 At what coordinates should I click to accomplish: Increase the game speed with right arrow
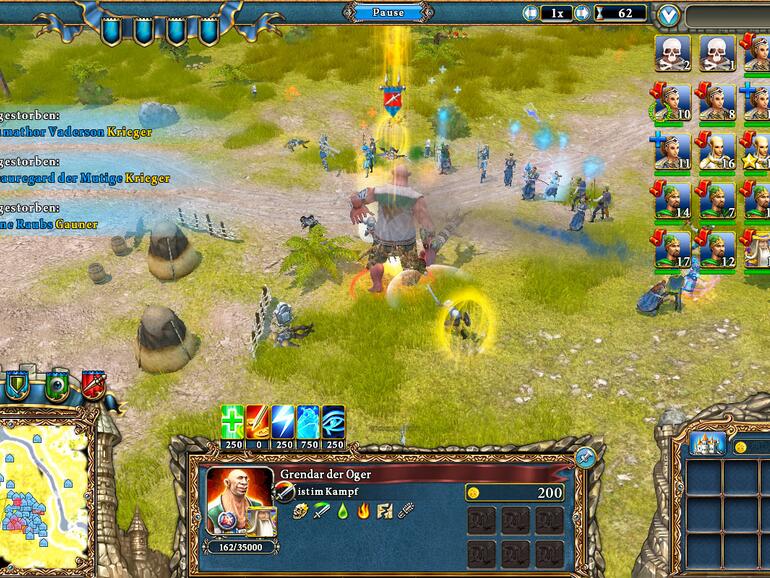581,14
